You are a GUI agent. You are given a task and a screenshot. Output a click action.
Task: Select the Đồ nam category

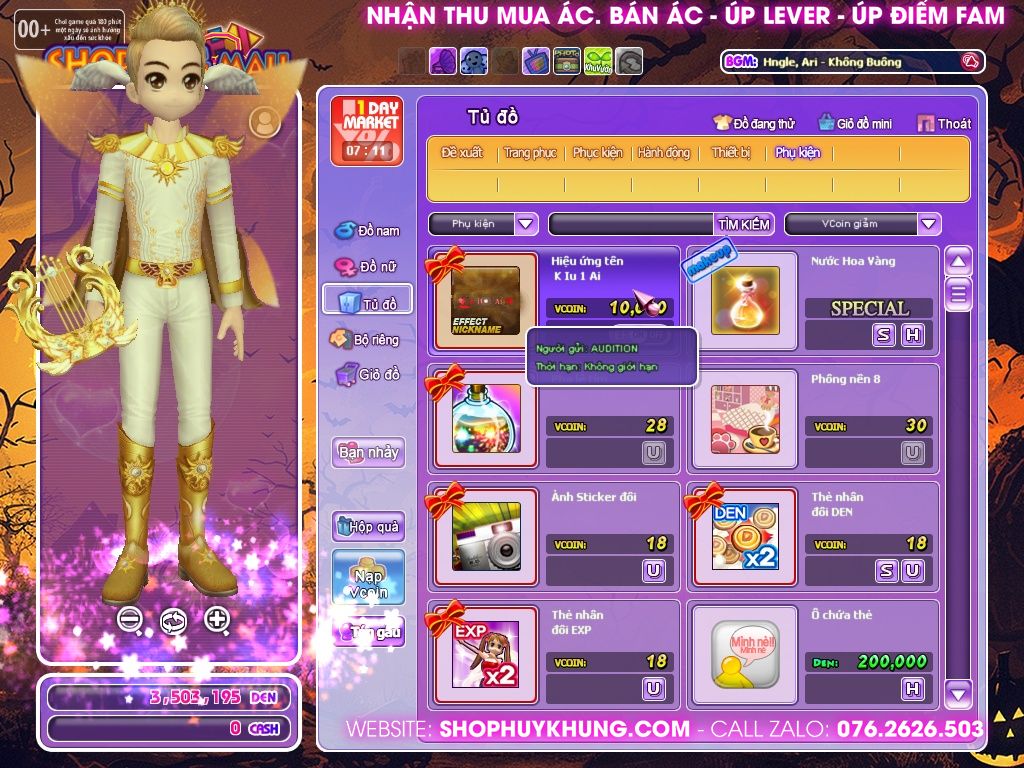(368, 231)
